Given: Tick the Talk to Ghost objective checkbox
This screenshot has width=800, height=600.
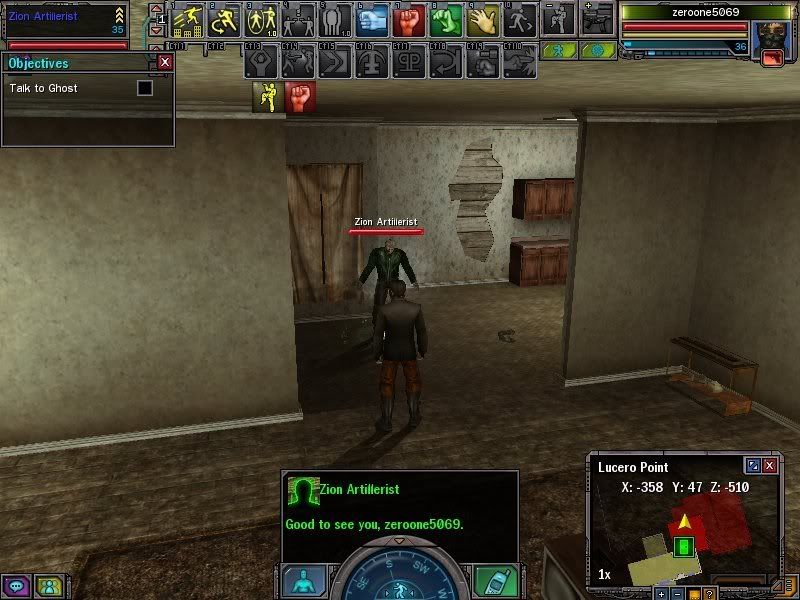Looking at the screenshot, I should click(145, 88).
